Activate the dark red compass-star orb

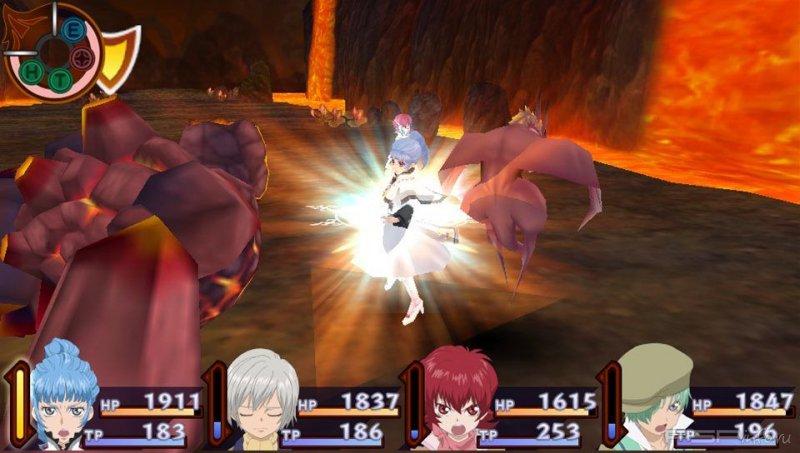coord(84,59)
